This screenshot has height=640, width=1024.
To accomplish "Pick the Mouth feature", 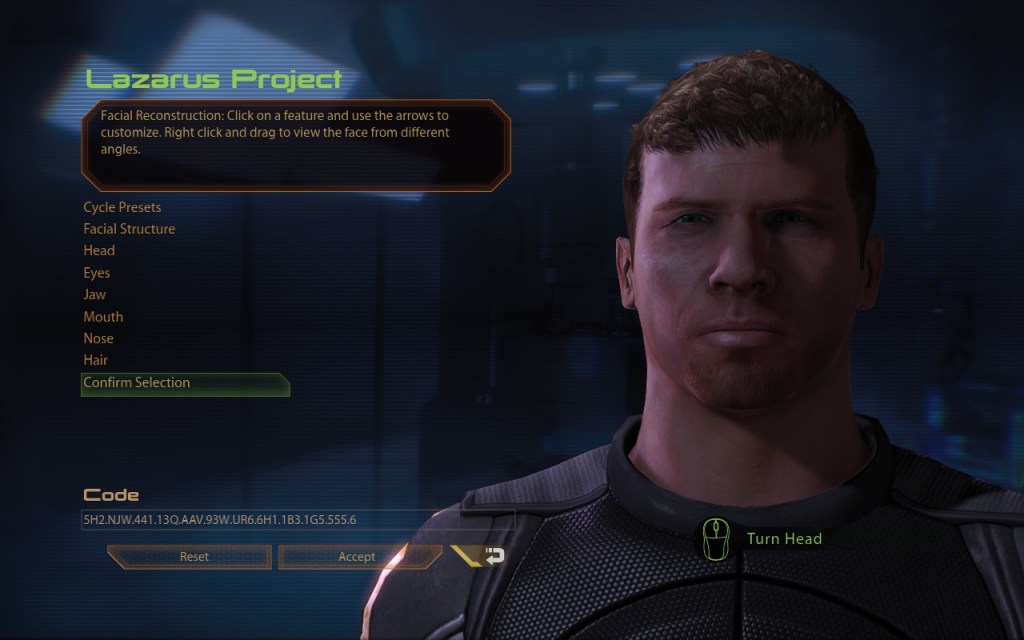I will 103,317.
